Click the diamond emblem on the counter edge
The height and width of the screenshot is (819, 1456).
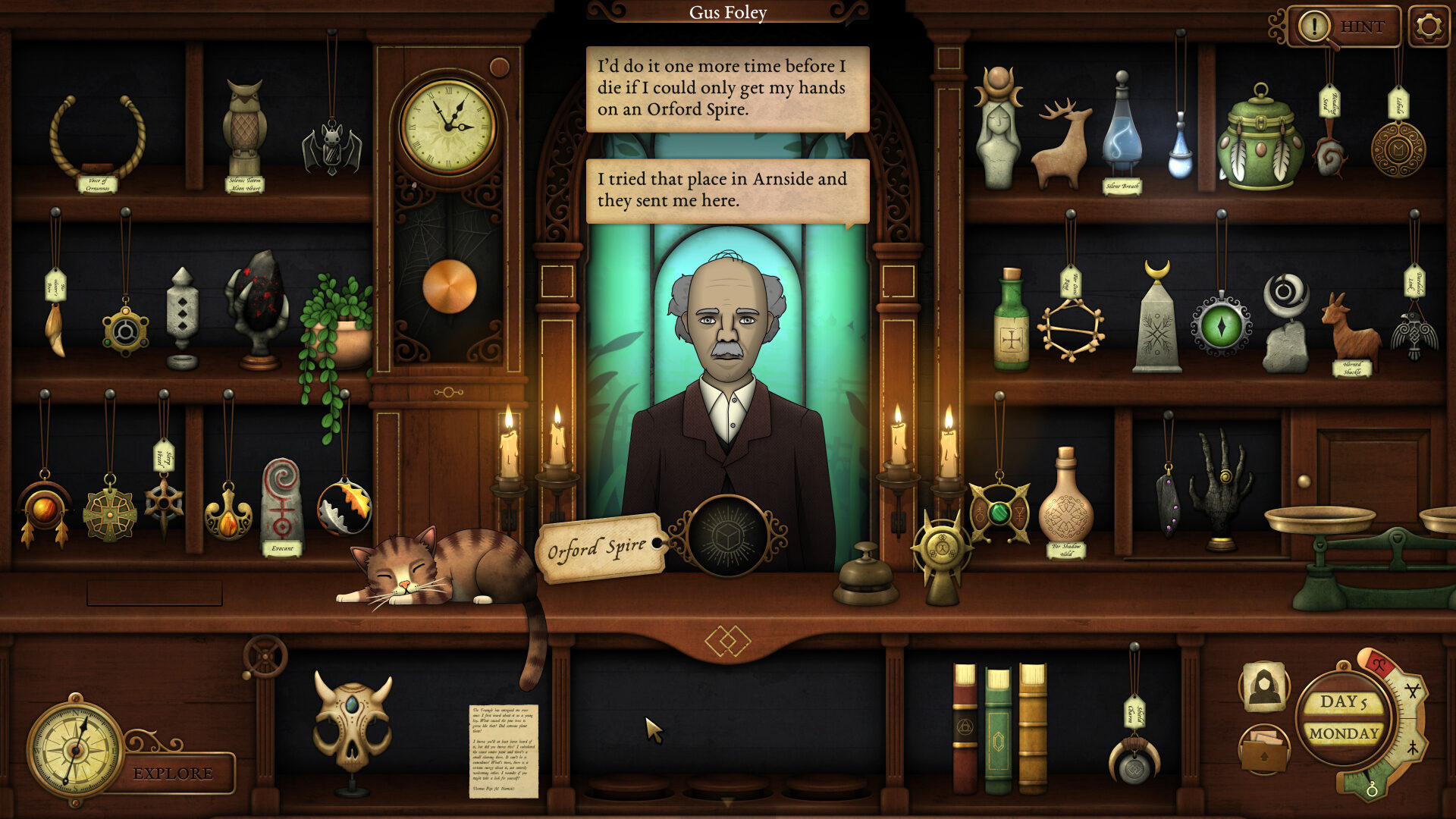coord(727,642)
